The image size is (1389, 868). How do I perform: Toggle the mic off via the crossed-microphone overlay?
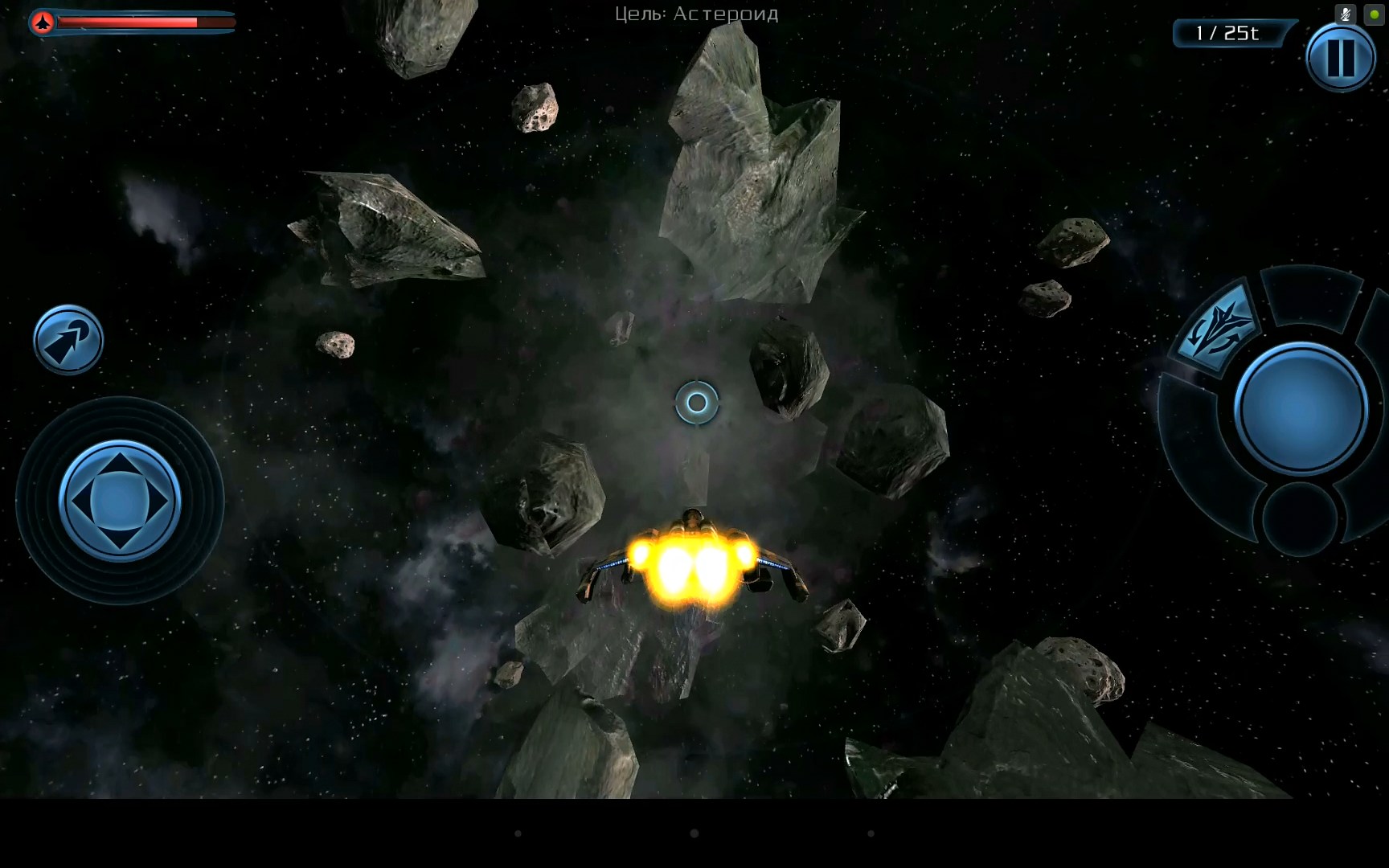pos(1345,13)
